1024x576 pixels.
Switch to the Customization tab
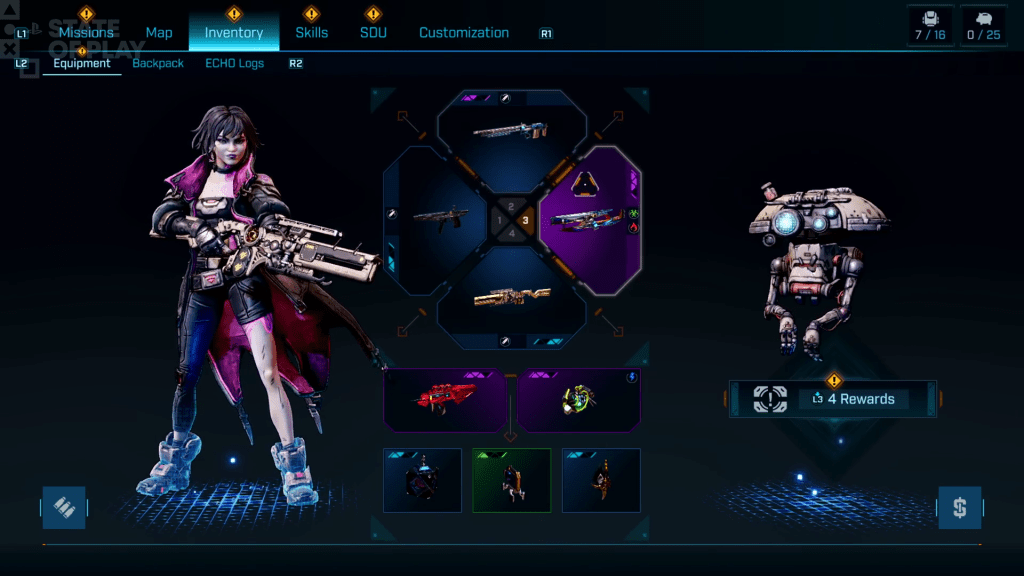tap(464, 32)
